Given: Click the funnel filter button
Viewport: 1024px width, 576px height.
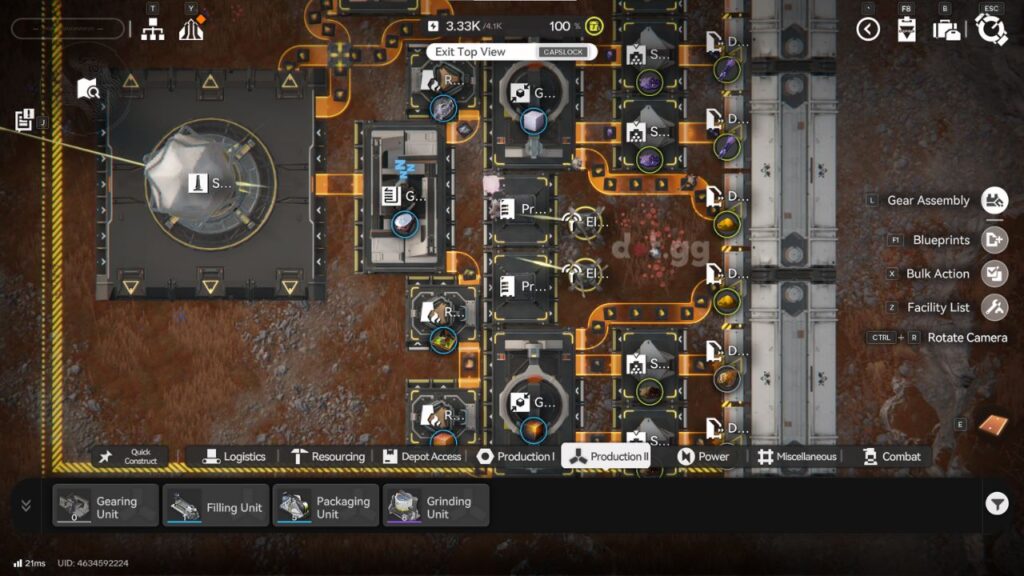Looking at the screenshot, I should click(996, 505).
